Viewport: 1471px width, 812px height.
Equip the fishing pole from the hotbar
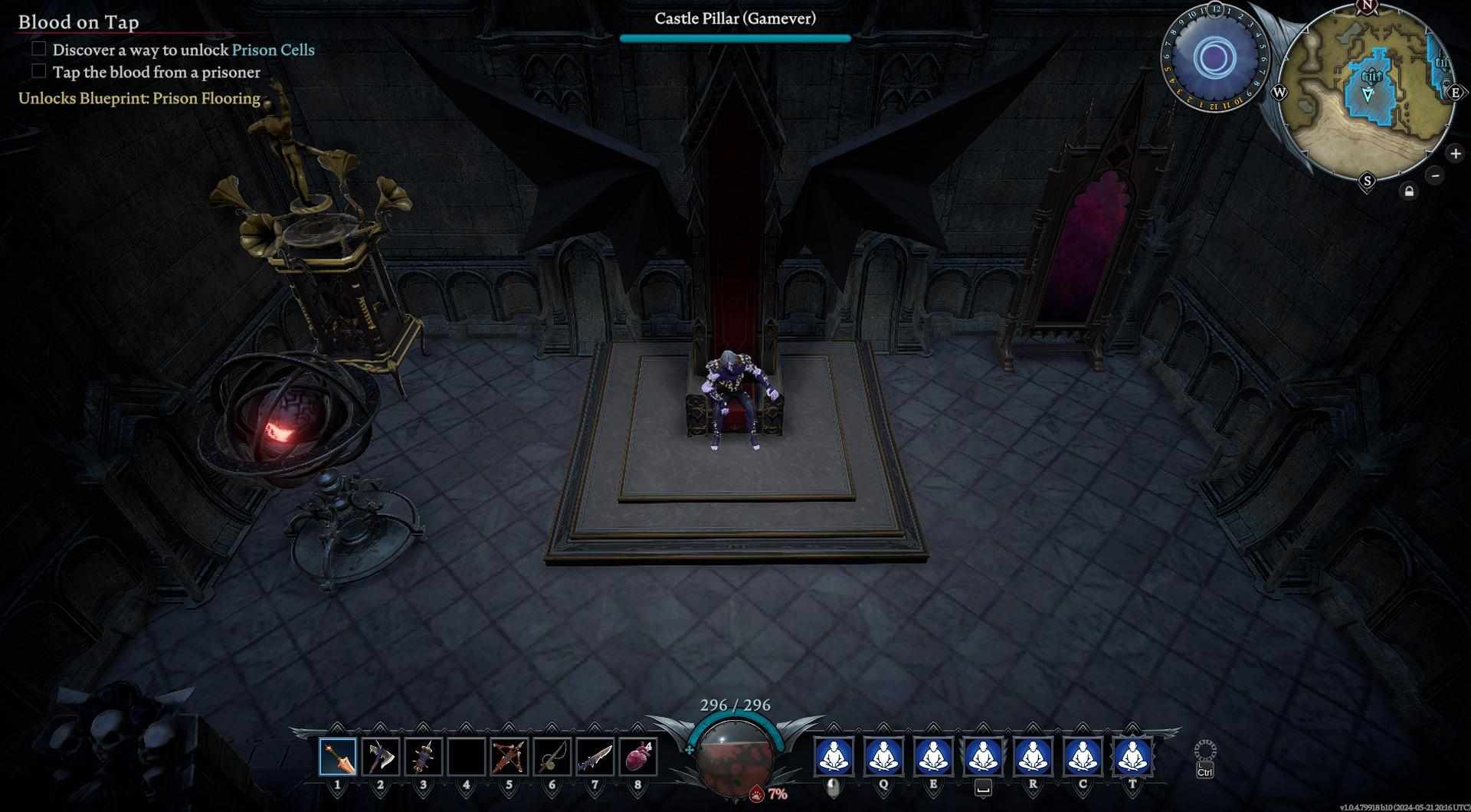coord(552,758)
